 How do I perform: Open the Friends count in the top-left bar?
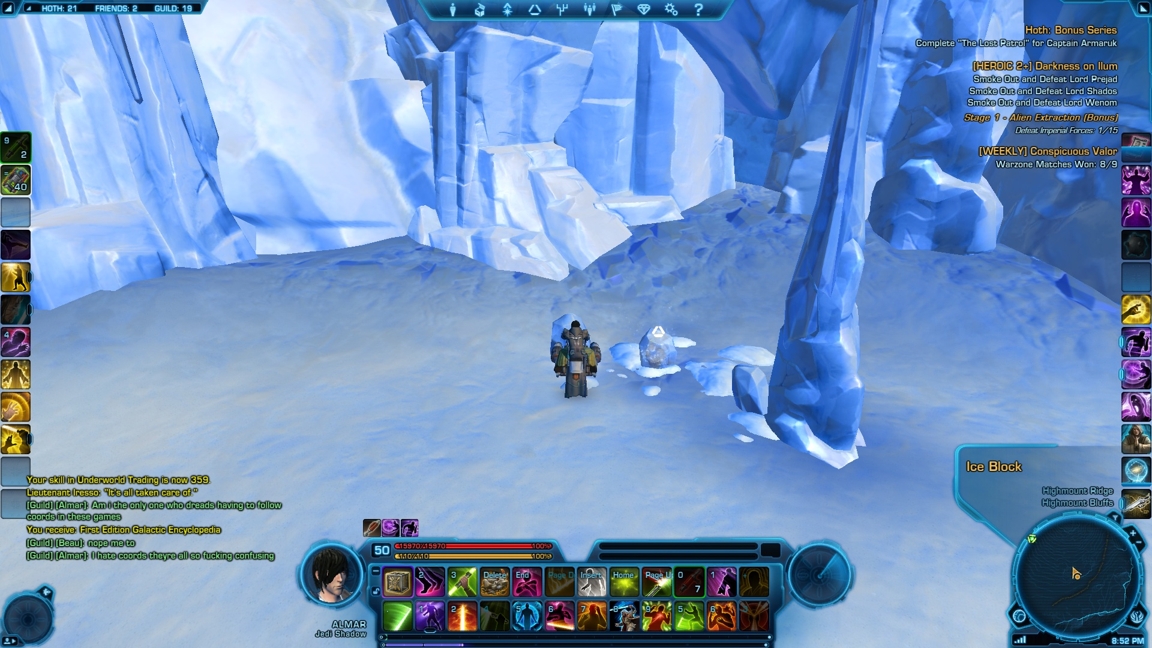pos(116,8)
